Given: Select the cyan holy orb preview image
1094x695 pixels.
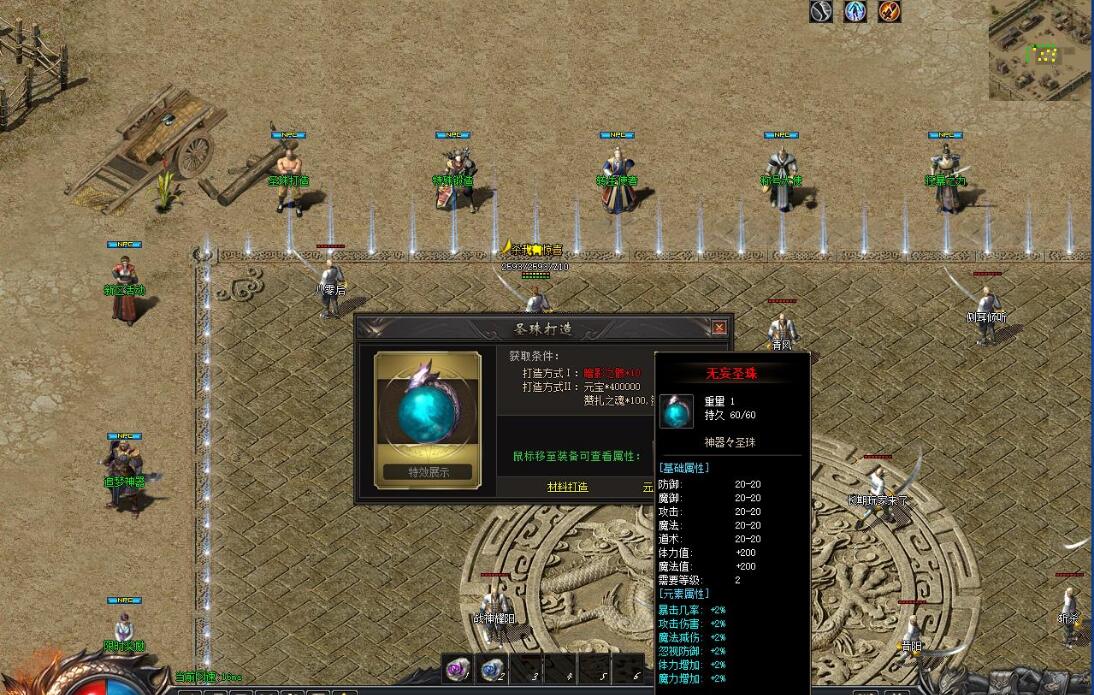Looking at the screenshot, I should [427, 411].
